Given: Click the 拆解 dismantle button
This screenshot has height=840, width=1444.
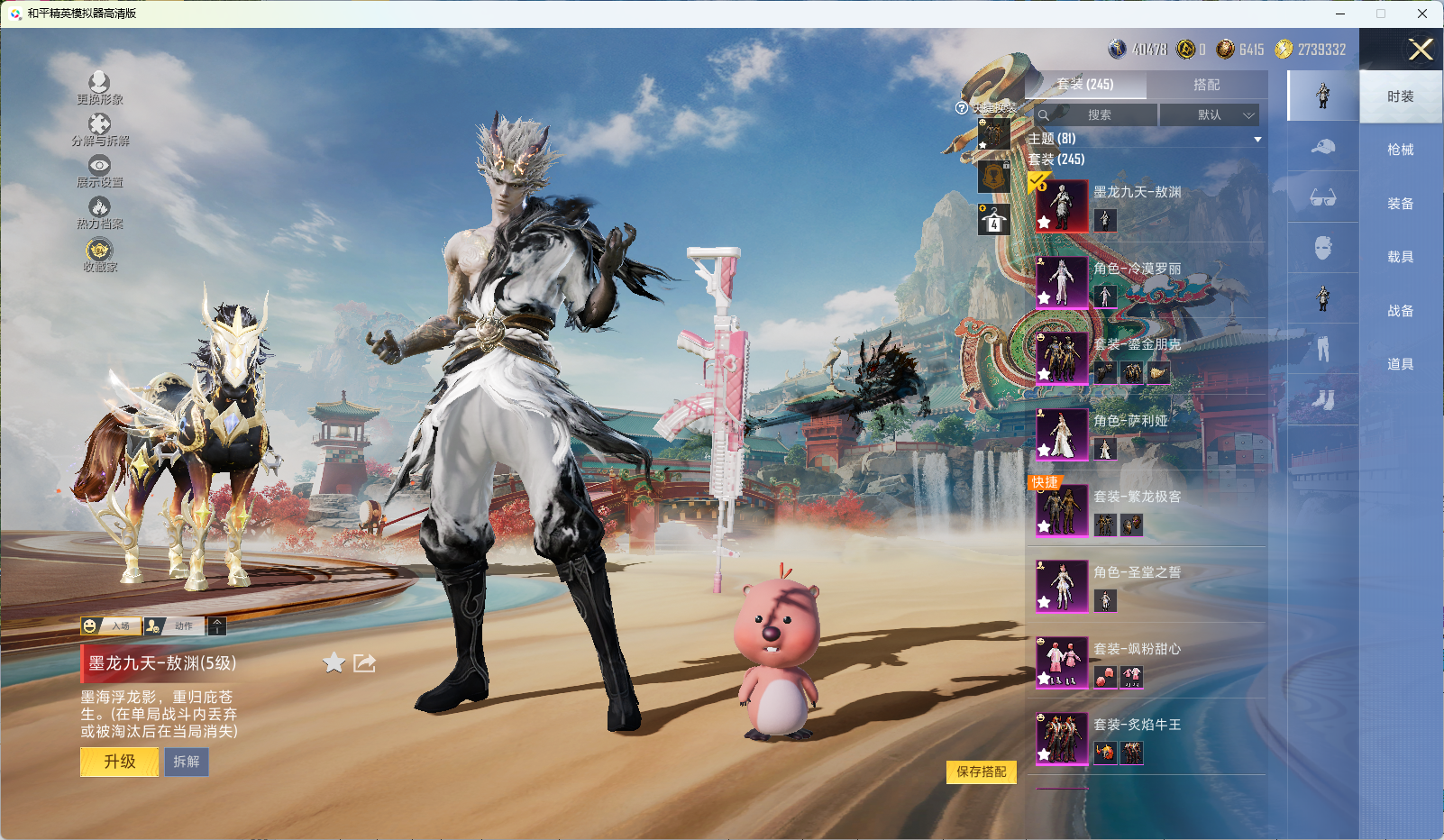Looking at the screenshot, I should (187, 762).
